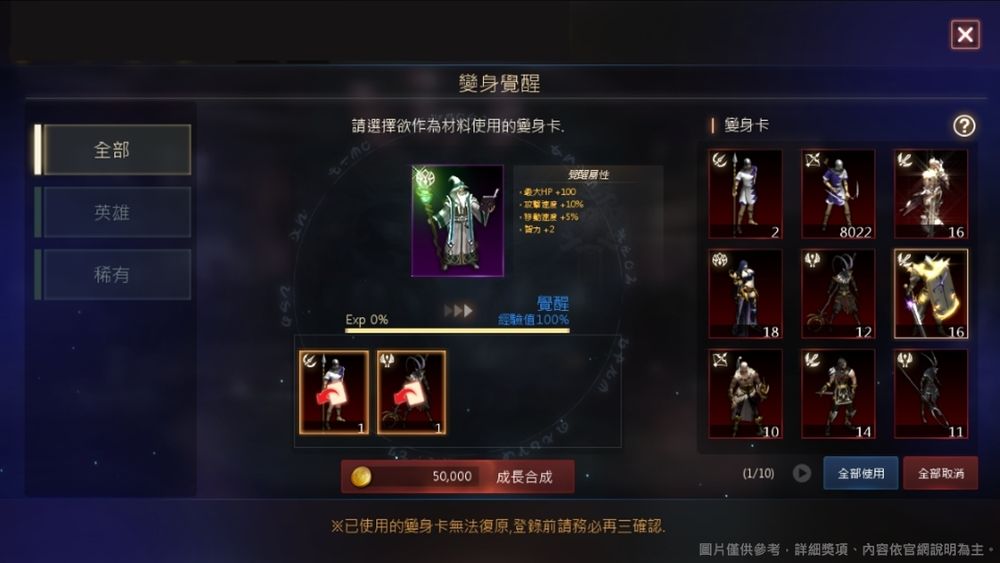Click the 全部使用 button

(x=860, y=473)
